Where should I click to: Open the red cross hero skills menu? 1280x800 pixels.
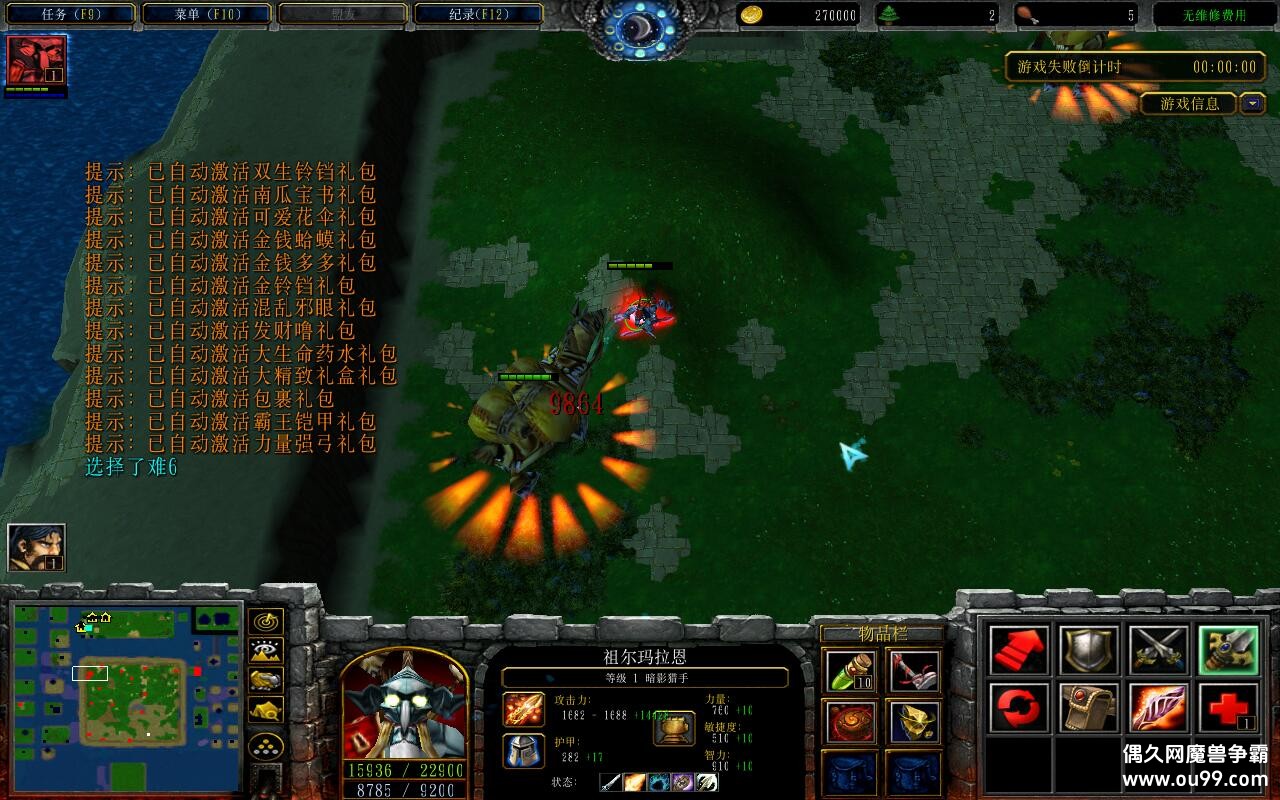click(1227, 708)
